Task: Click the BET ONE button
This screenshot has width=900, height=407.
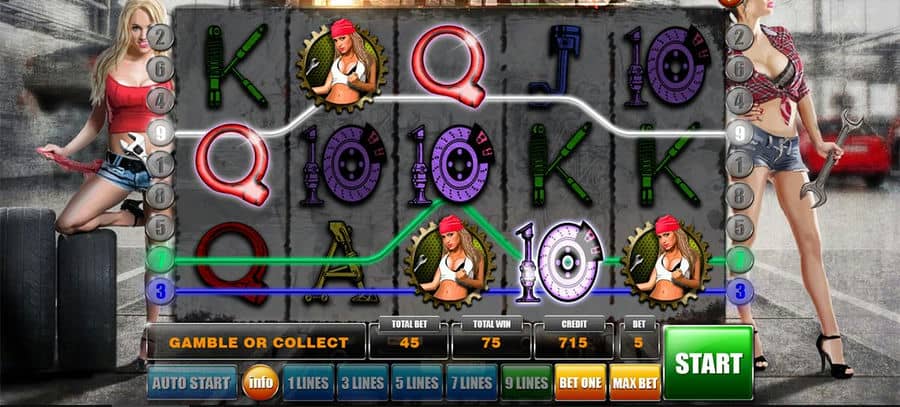Action: (x=579, y=382)
